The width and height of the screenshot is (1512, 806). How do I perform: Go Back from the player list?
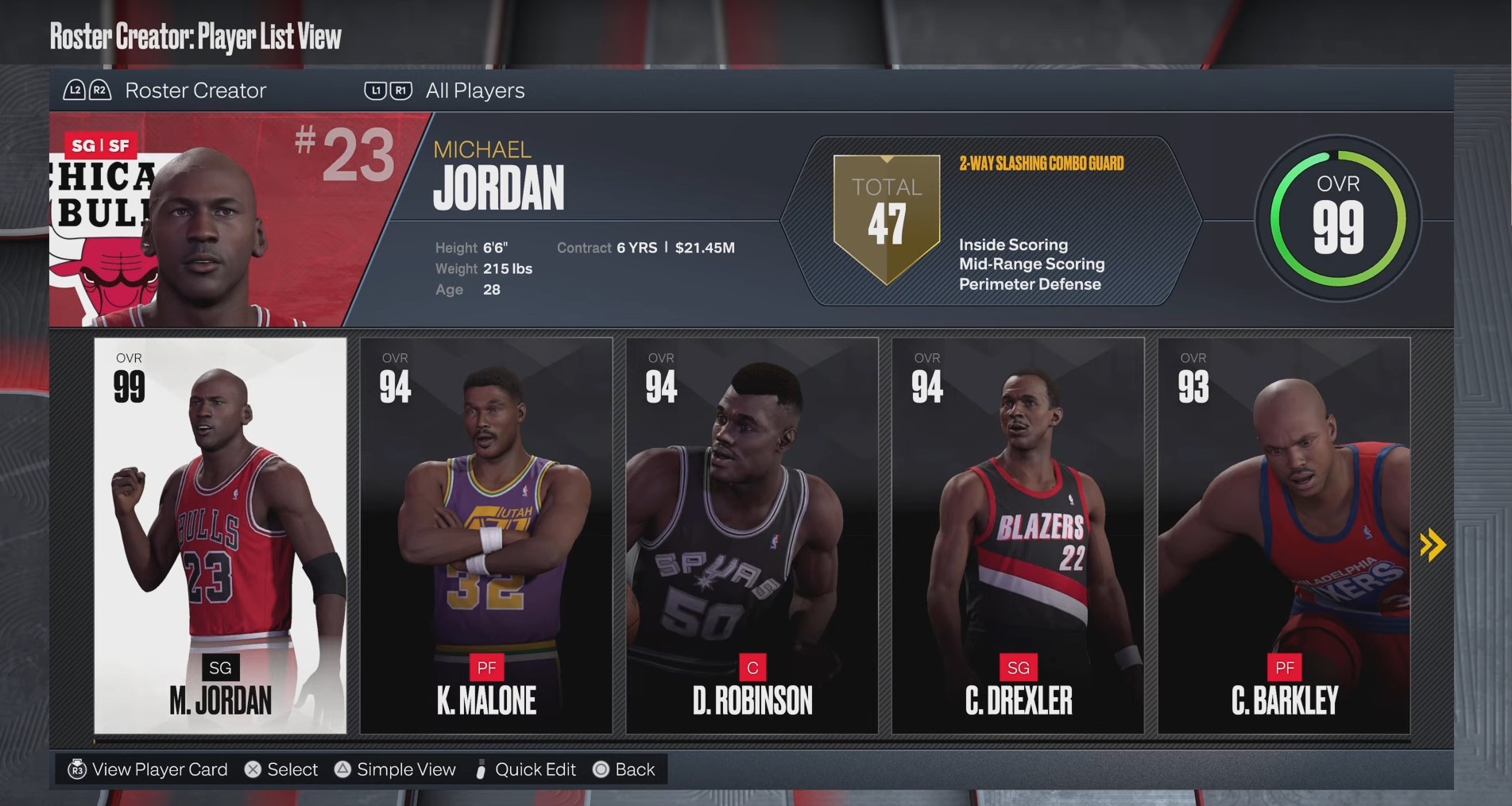[634, 769]
